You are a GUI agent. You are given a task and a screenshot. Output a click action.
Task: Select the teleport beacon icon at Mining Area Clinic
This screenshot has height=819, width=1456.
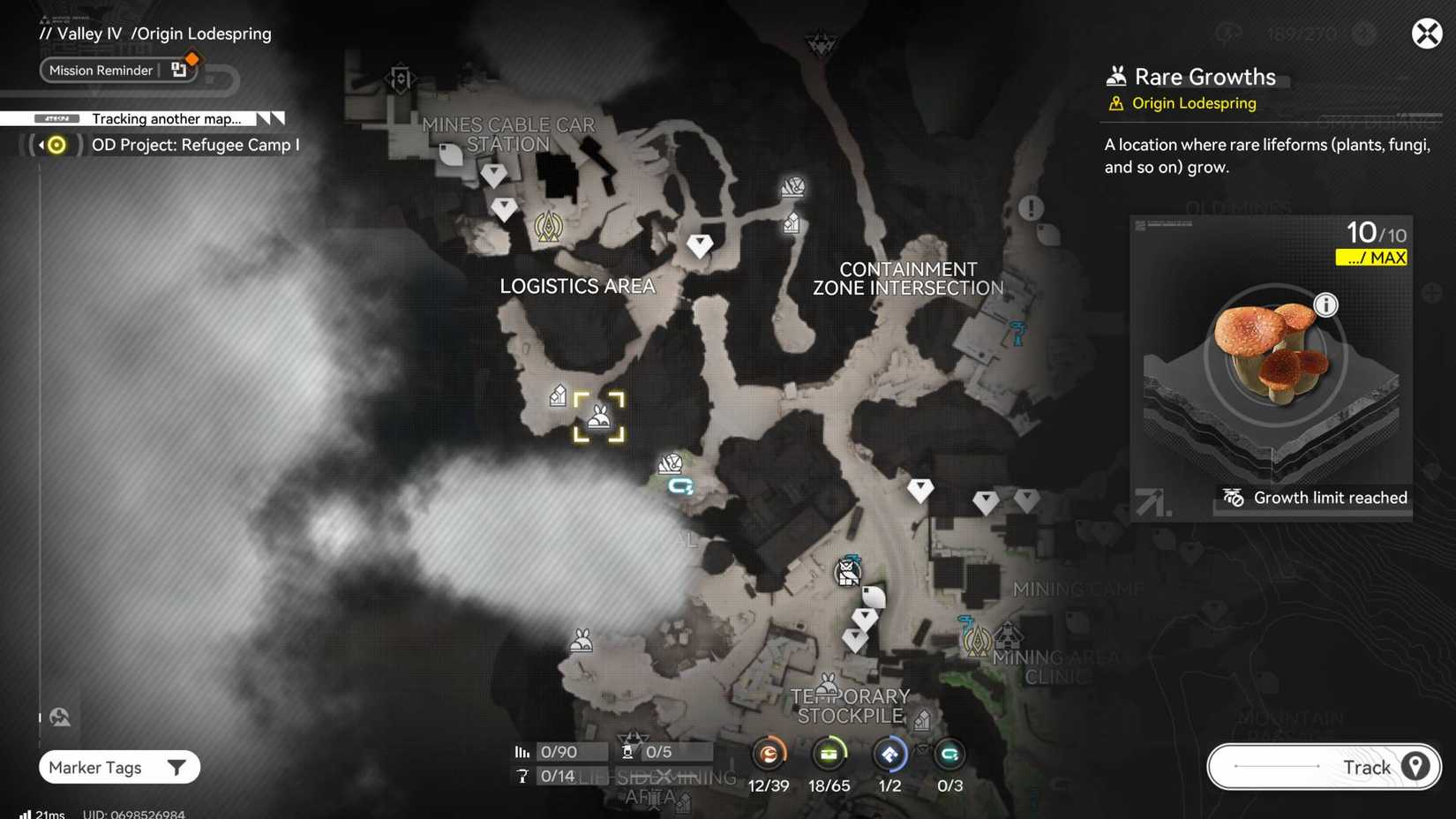(x=976, y=639)
